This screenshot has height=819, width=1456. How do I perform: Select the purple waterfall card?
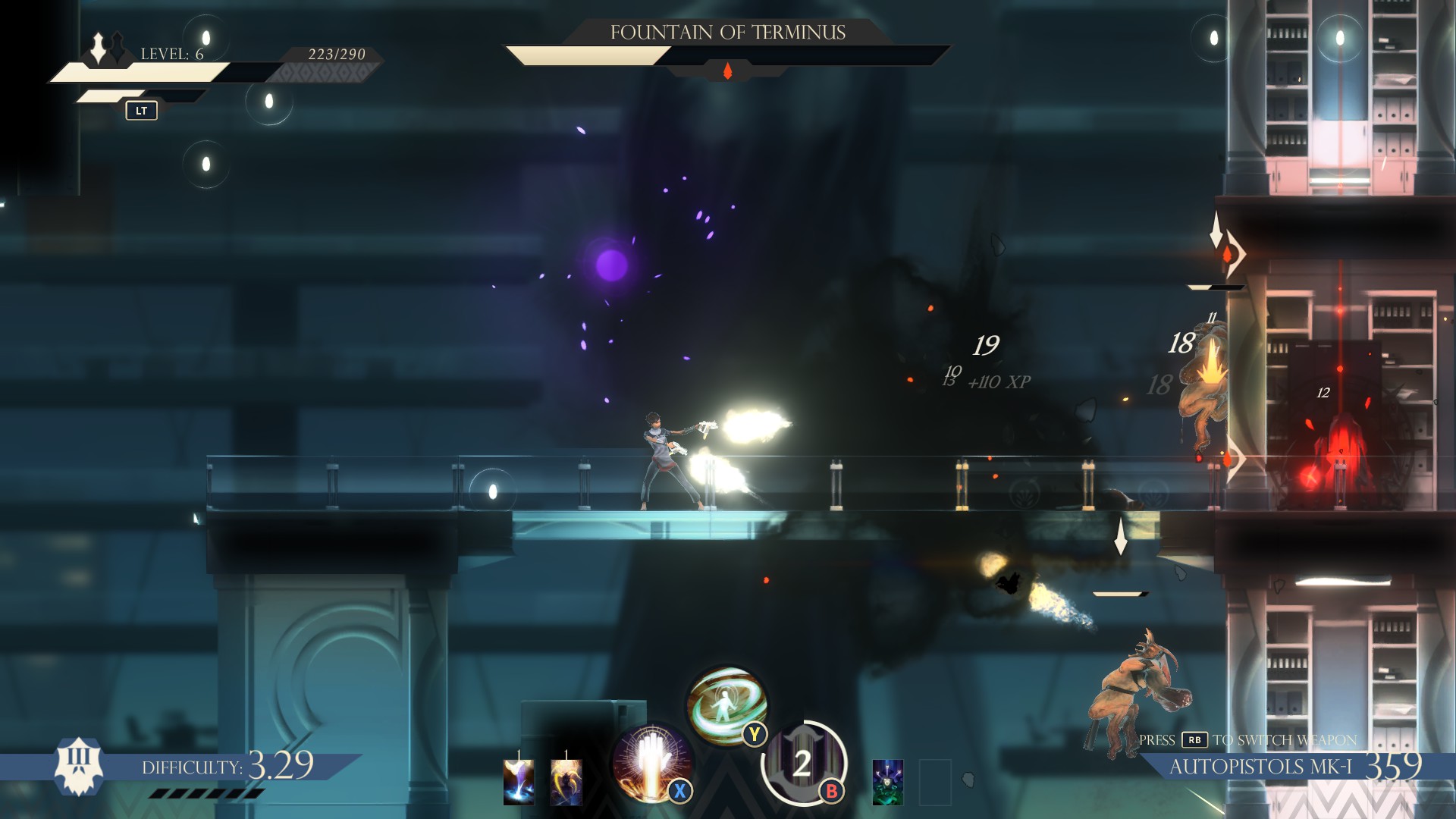[x=519, y=781]
